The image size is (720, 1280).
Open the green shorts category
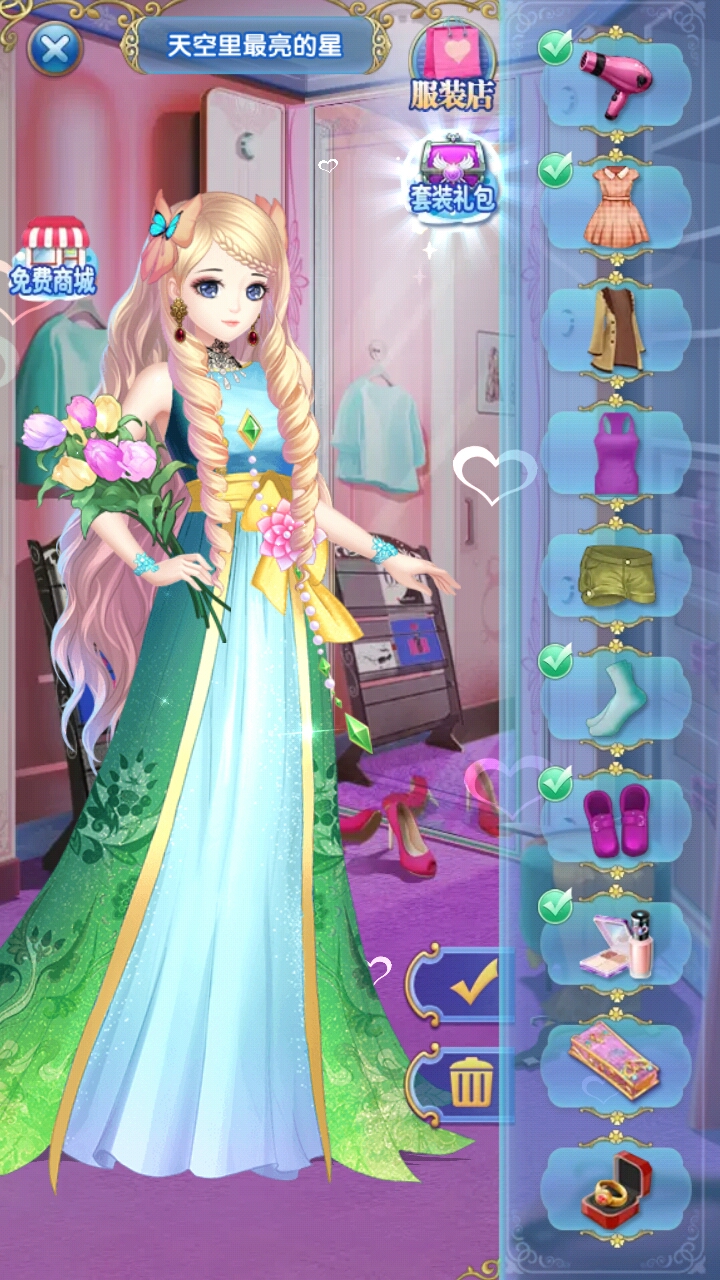click(x=614, y=575)
